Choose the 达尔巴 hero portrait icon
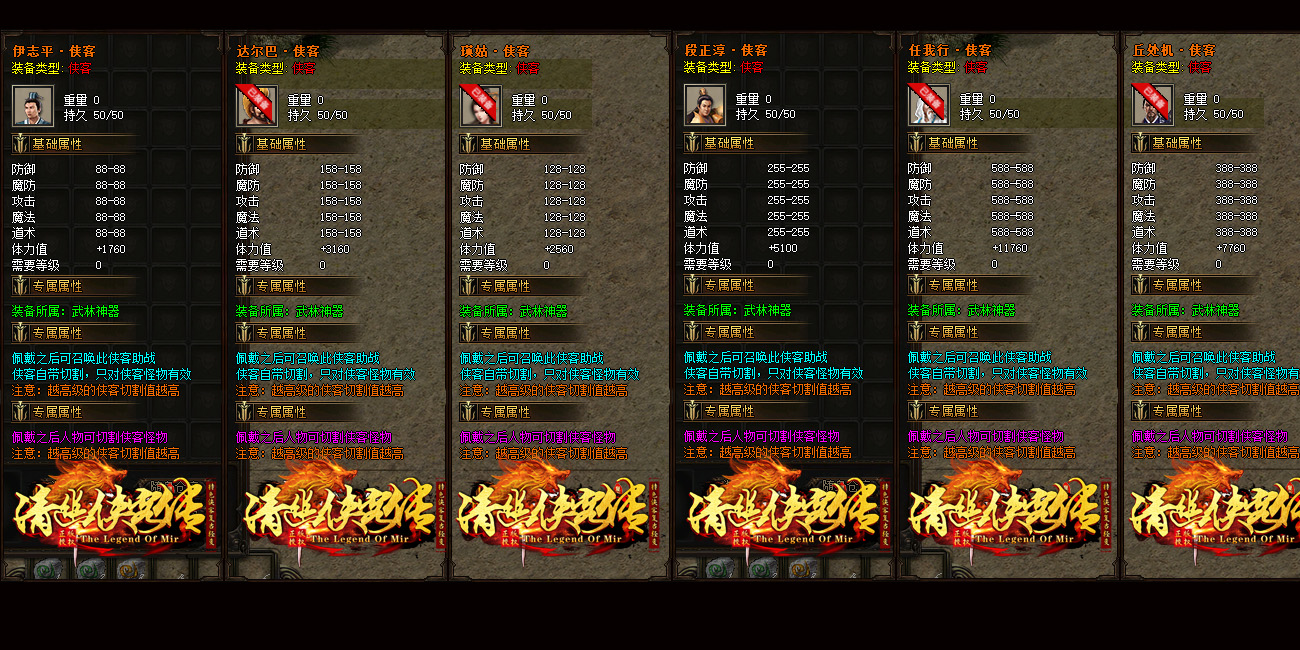 [x=256, y=105]
